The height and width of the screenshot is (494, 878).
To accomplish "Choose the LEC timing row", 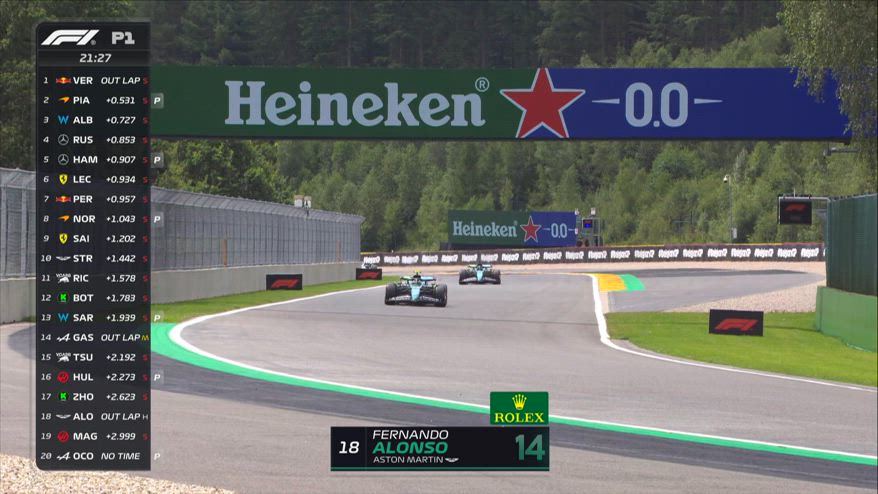I will tap(94, 179).
